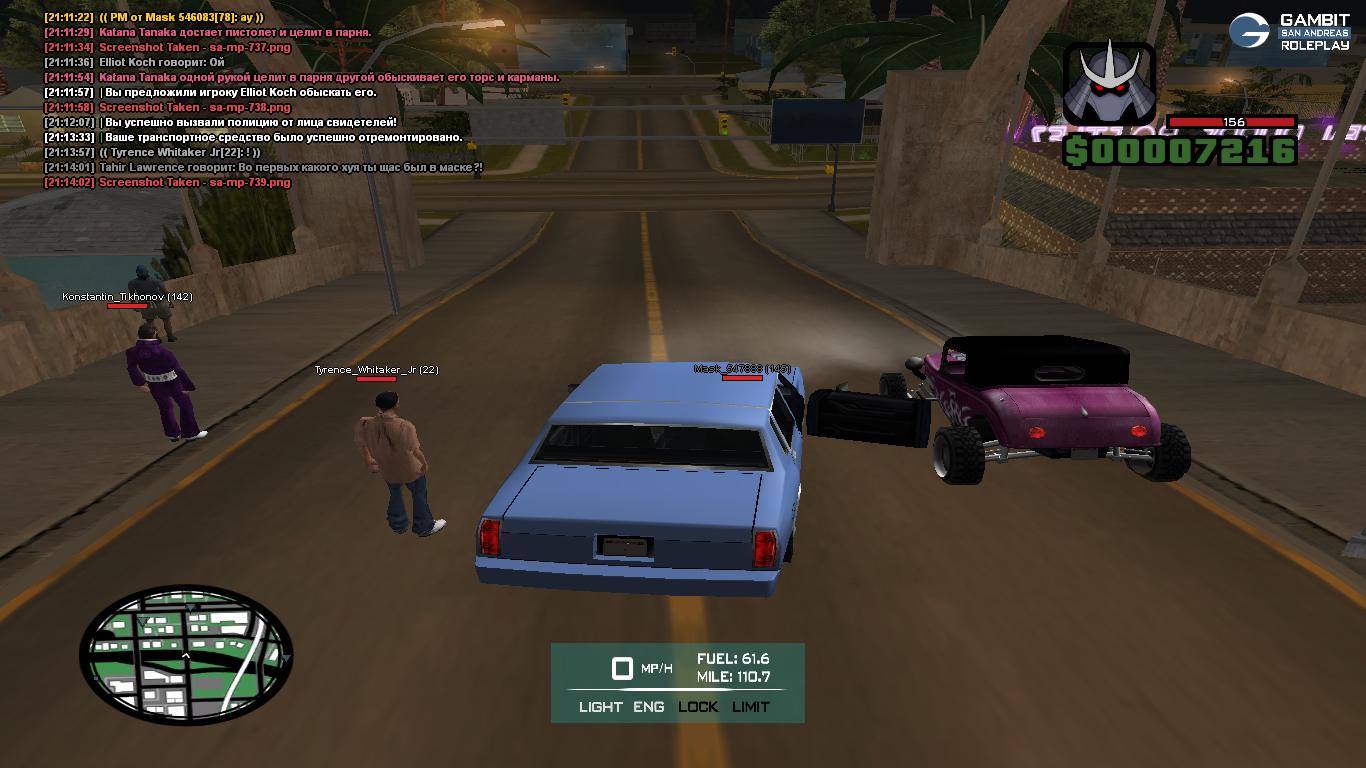The width and height of the screenshot is (1366, 768).
Task: Toggle the ENG engine indicator
Action: coord(648,707)
